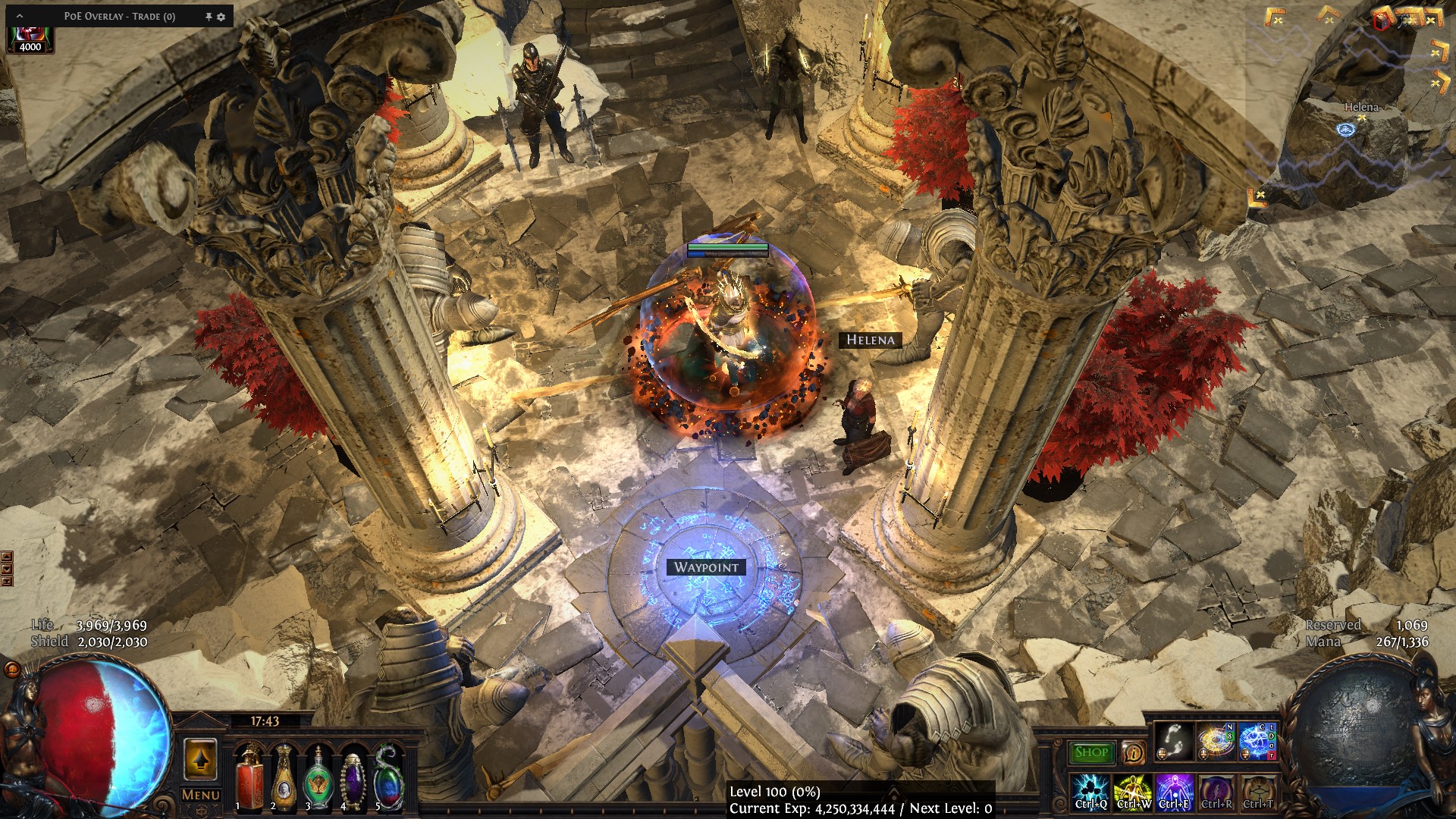Activate the Ctrl+W yellow aura skill
1456x819 pixels.
[x=1133, y=792]
